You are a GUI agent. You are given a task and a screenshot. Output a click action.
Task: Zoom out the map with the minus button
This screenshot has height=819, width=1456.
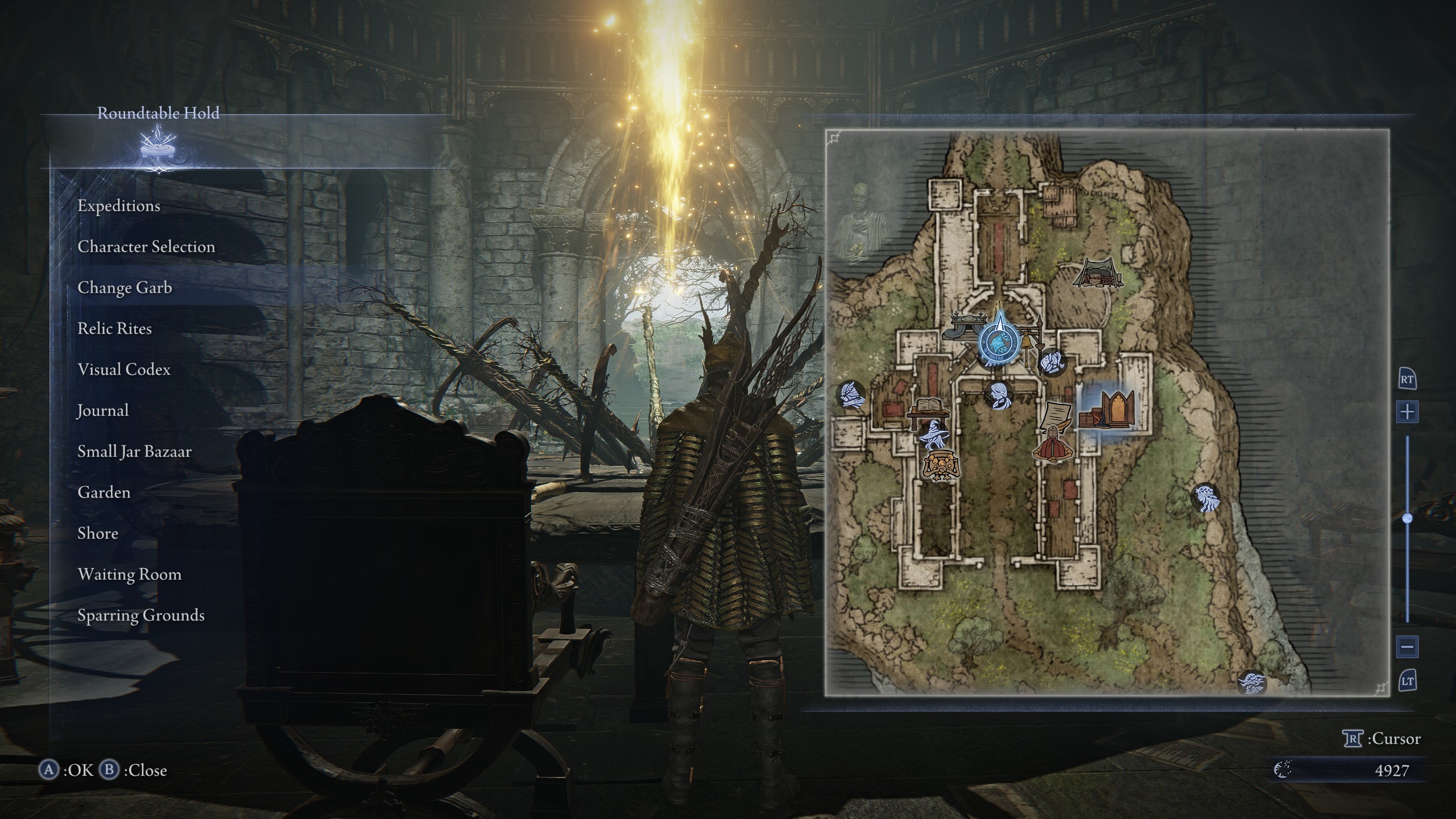(x=1407, y=647)
